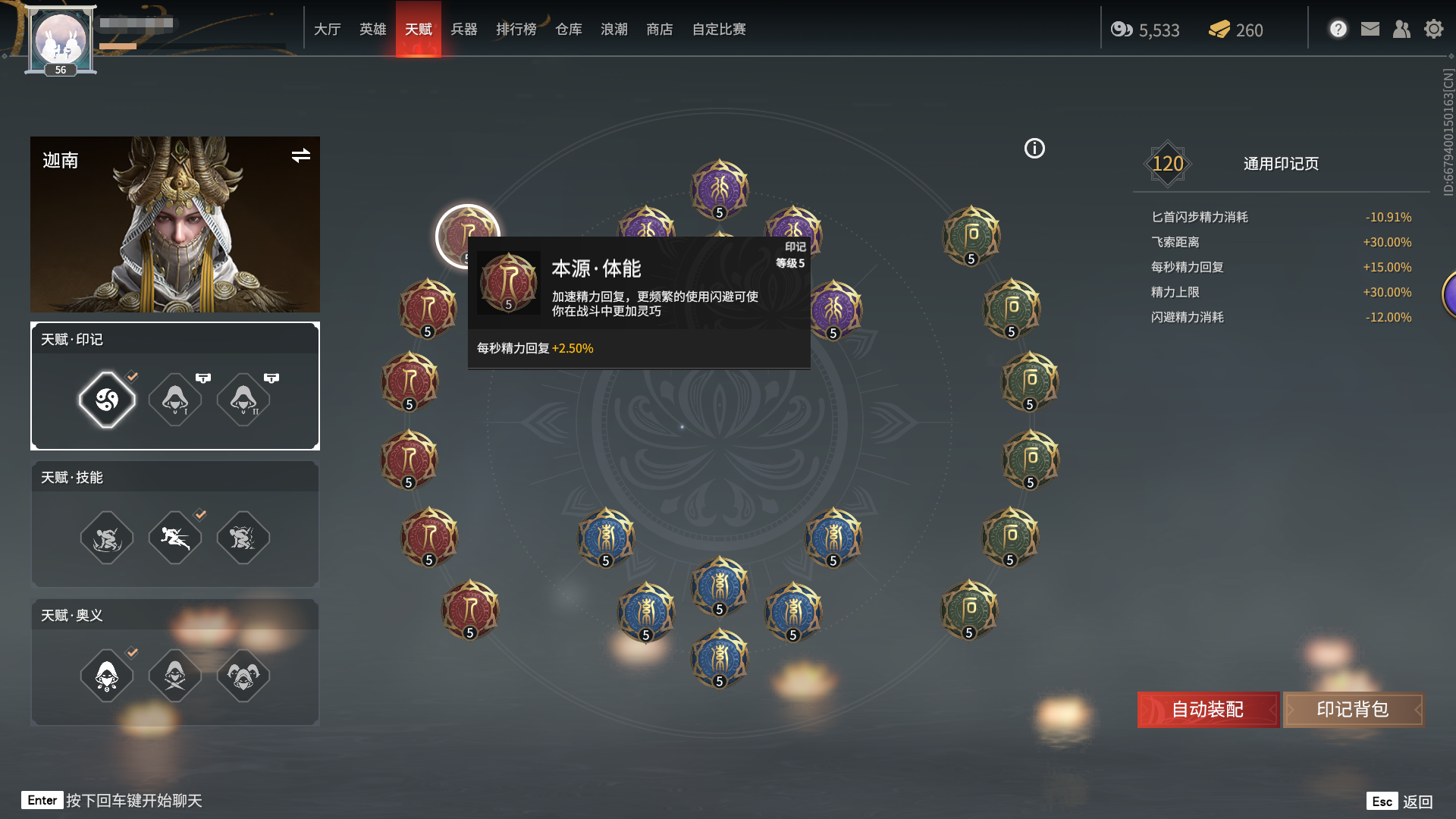1456x819 pixels.
Task: Click the swap arrows icon on 迦南's portrait
Action: (x=301, y=156)
